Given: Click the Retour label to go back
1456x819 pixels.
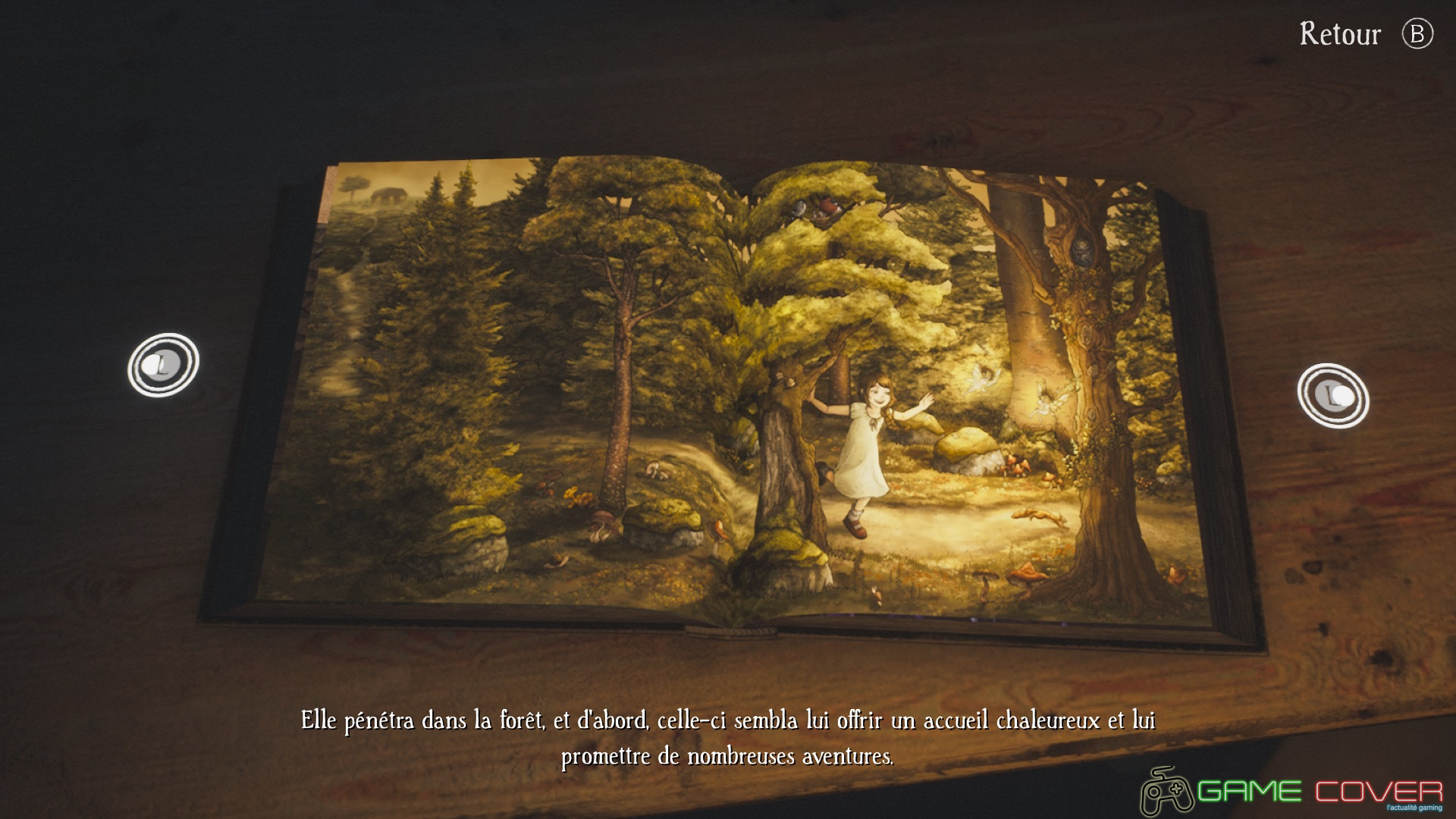Looking at the screenshot, I should [x=1340, y=34].
